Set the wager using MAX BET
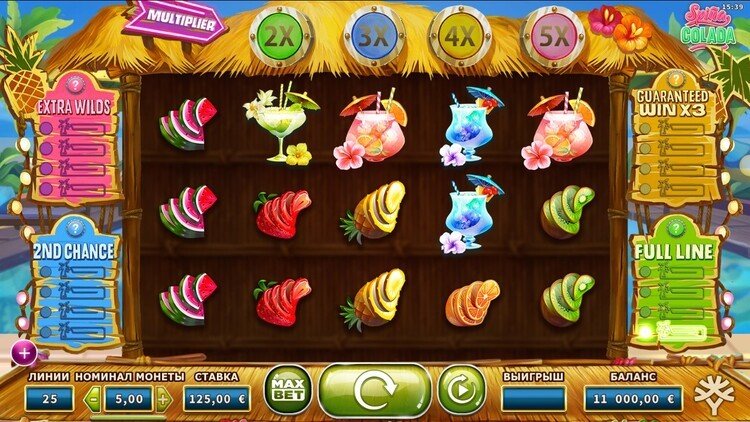 pos(288,390)
